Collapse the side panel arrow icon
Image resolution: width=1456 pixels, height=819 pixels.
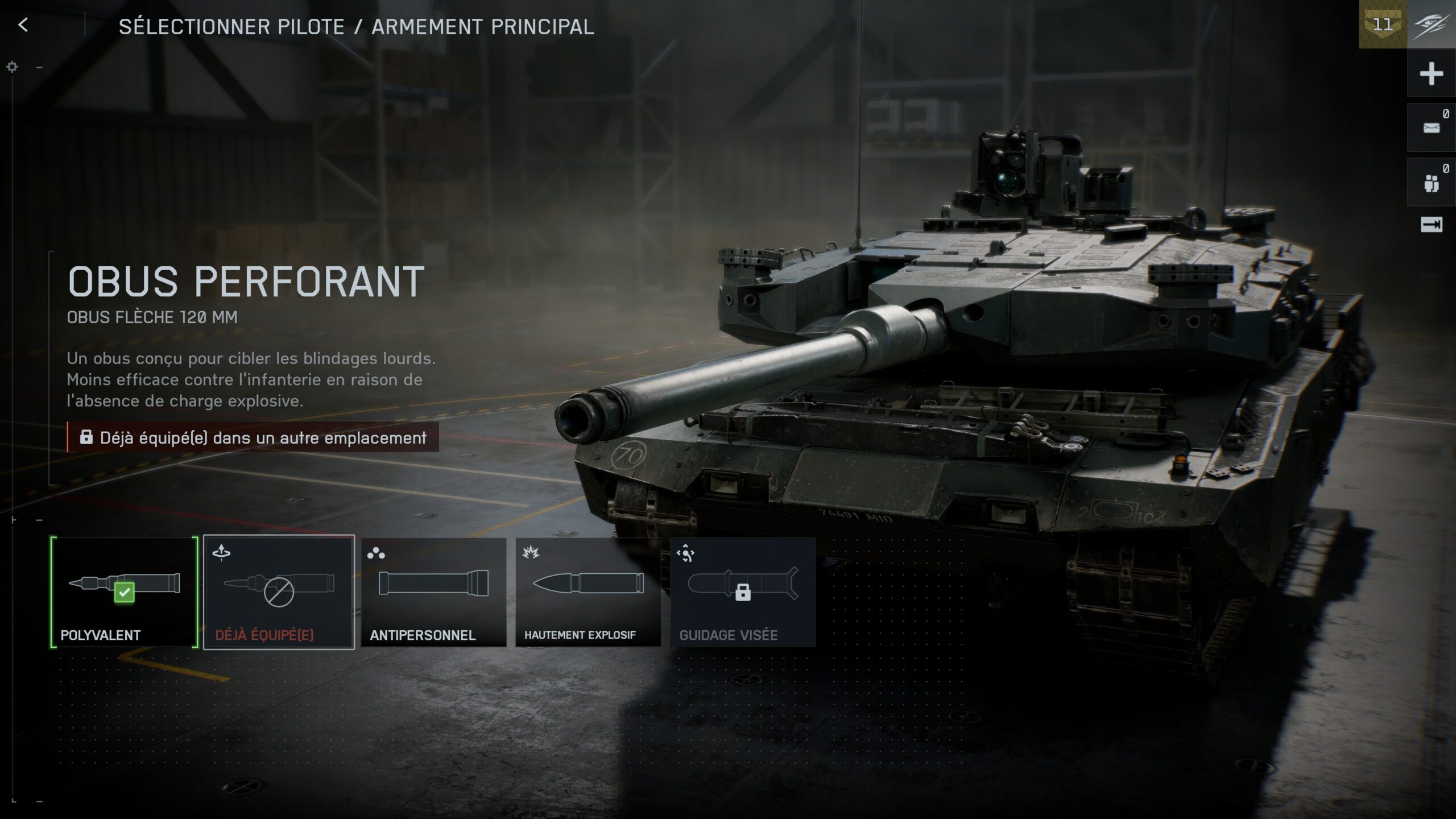pos(1431,225)
